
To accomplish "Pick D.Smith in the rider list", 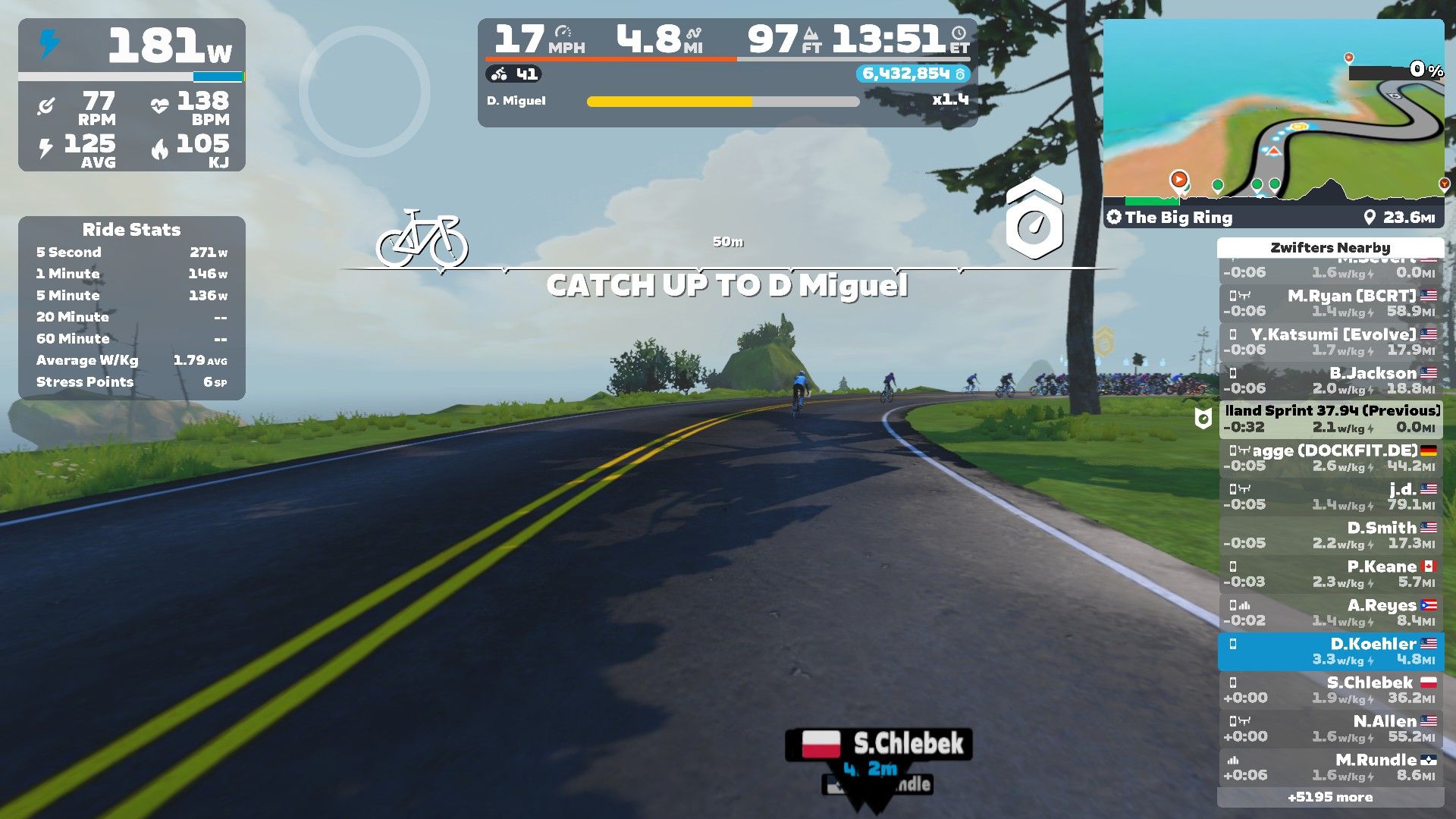I will coord(1331,535).
